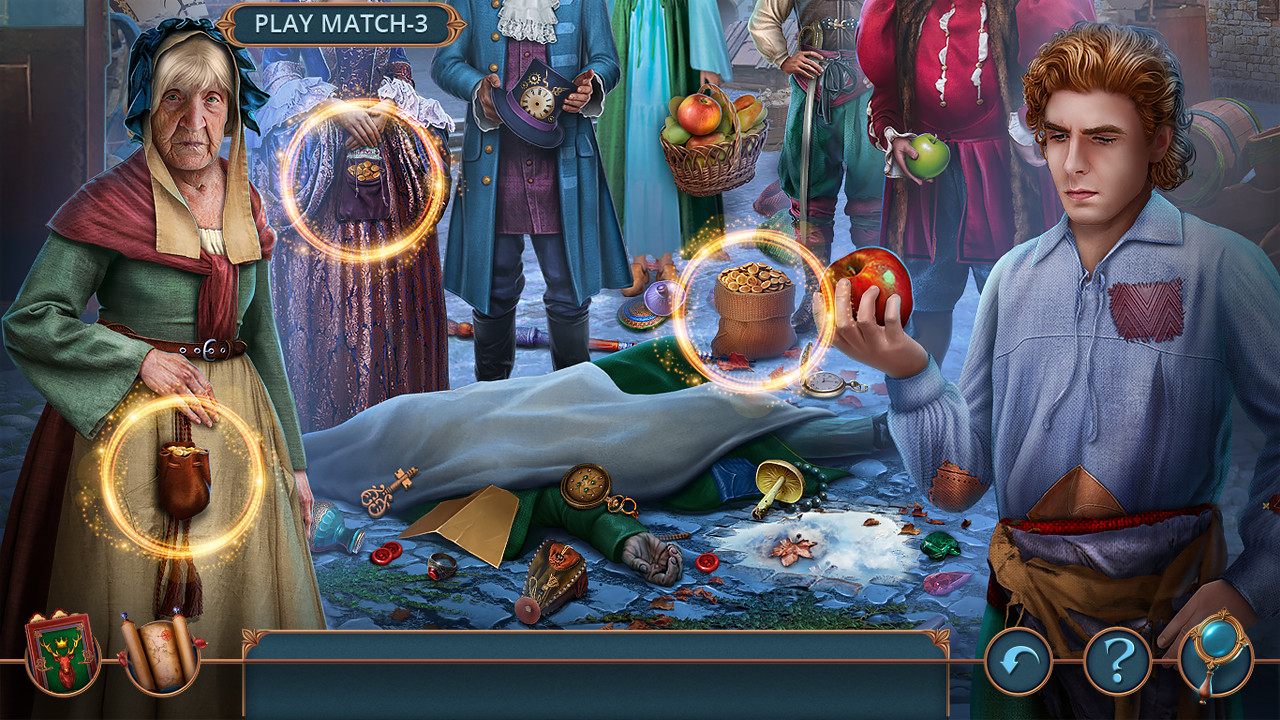The height and width of the screenshot is (720, 1280).
Task: Click the red heart brooch on the cobblestones
Action: coord(709,560)
